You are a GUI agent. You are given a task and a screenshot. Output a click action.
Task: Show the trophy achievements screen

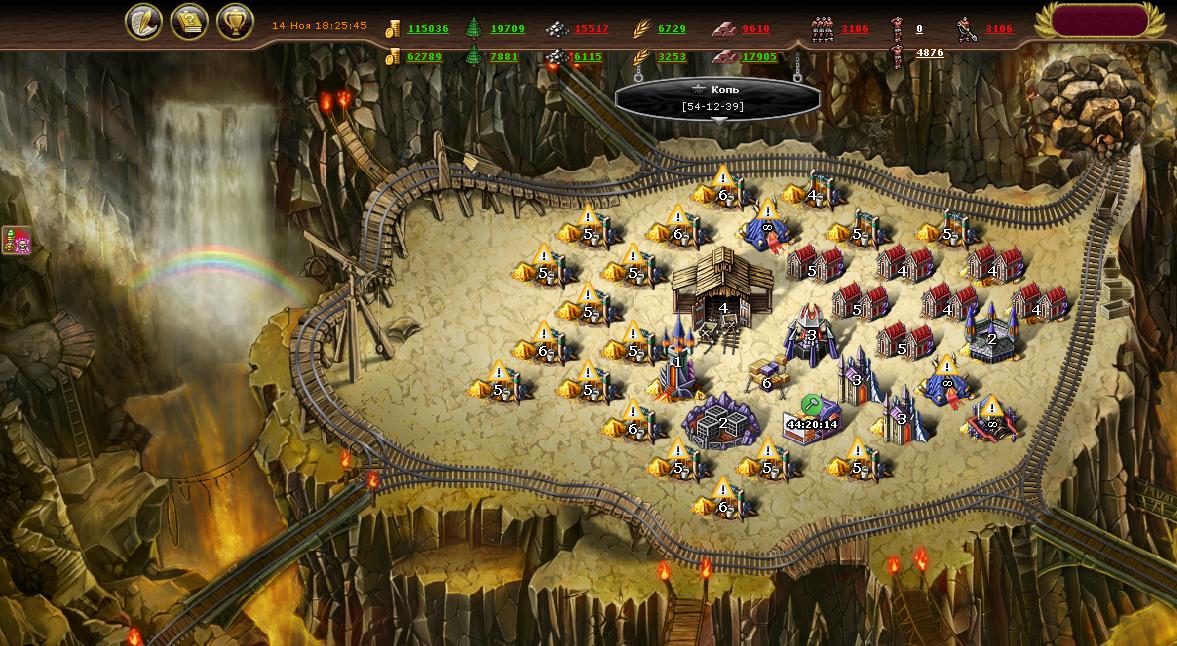pos(234,21)
